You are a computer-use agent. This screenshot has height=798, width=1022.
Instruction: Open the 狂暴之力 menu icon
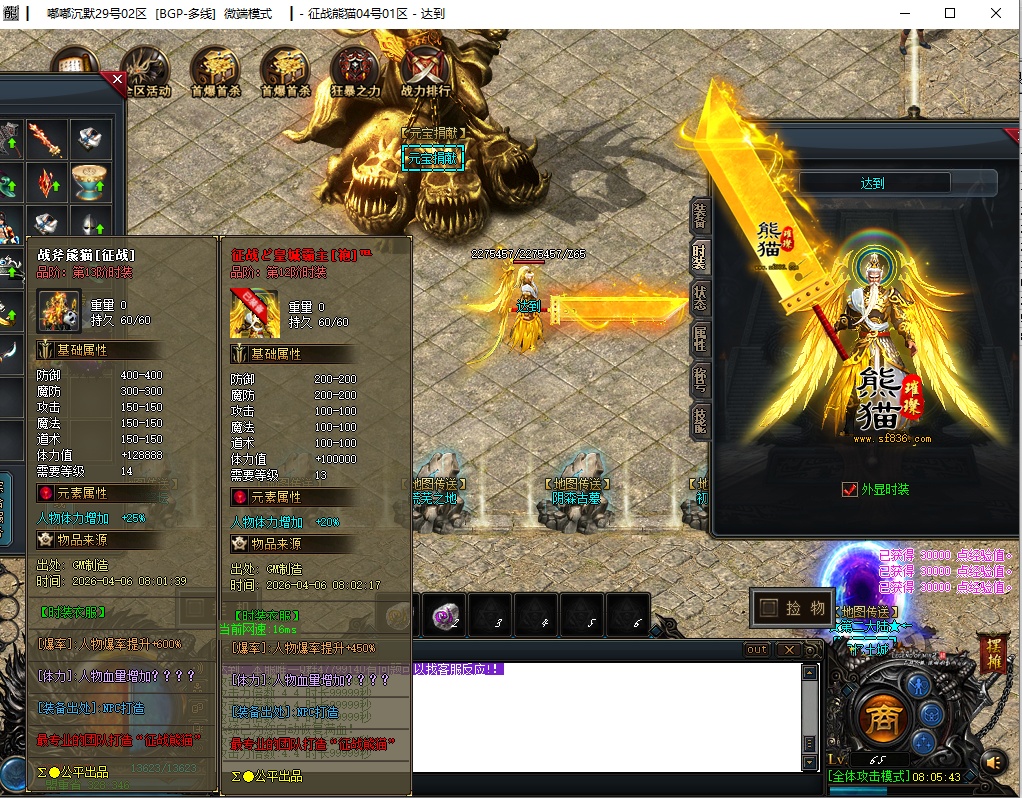(x=355, y=70)
